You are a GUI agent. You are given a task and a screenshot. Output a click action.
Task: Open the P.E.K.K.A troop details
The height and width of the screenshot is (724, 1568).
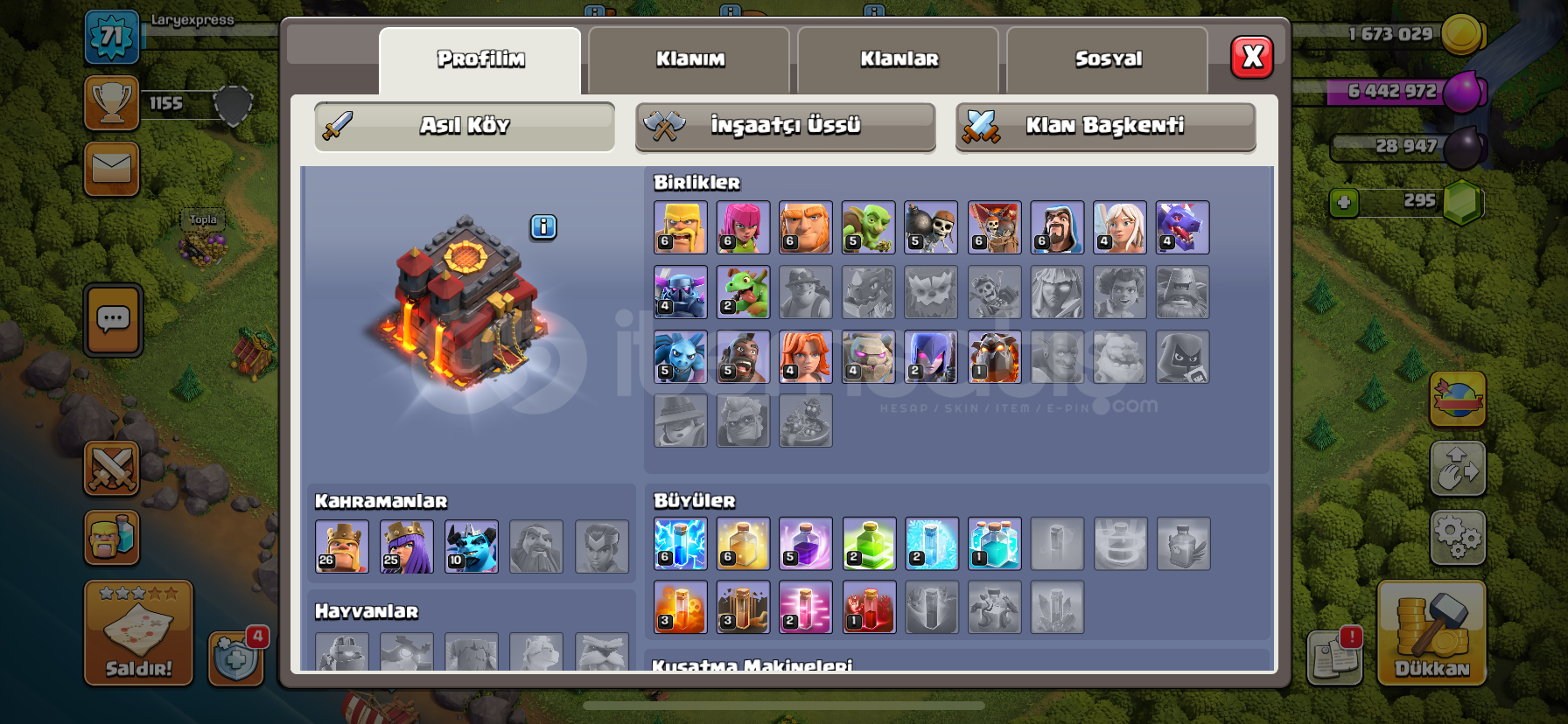tap(680, 292)
